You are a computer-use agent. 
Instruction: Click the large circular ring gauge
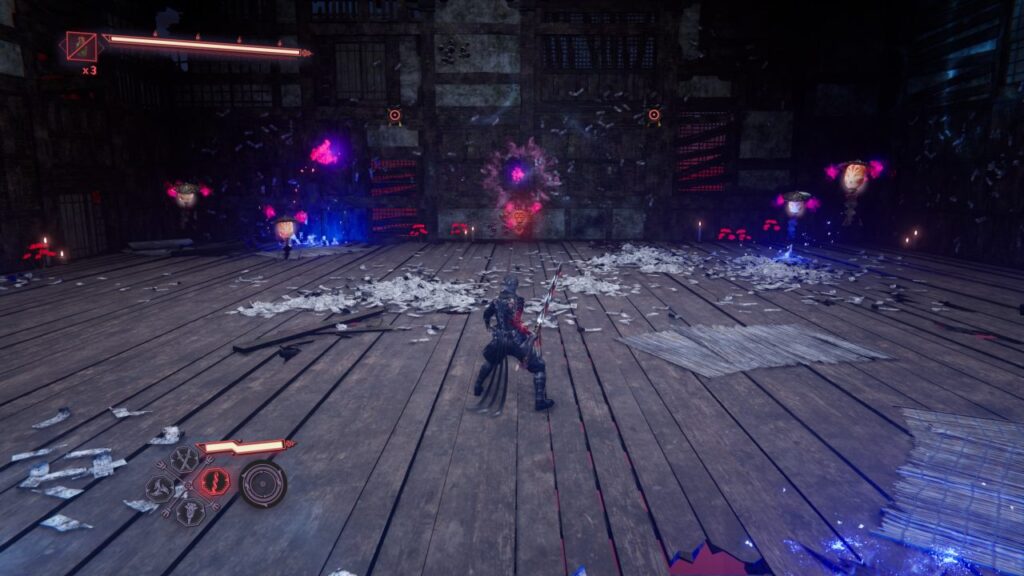(263, 483)
